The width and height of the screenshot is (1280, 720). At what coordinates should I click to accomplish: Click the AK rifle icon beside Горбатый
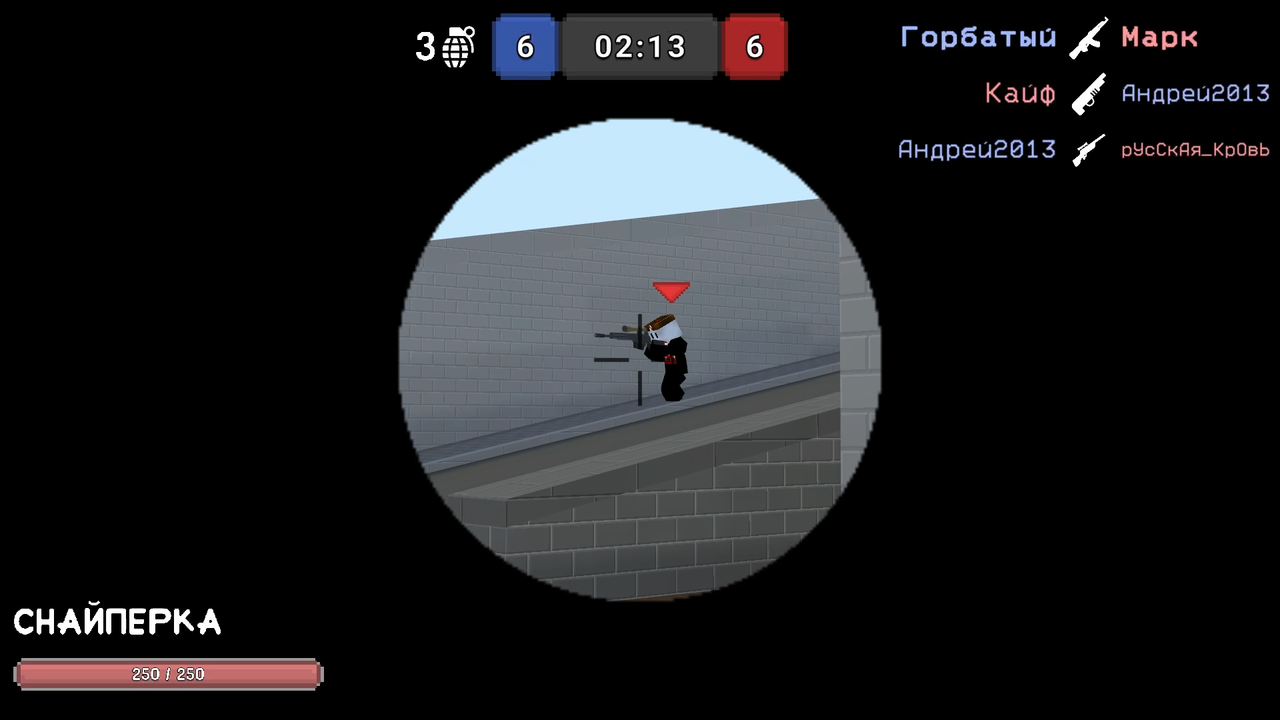click(1089, 36)
